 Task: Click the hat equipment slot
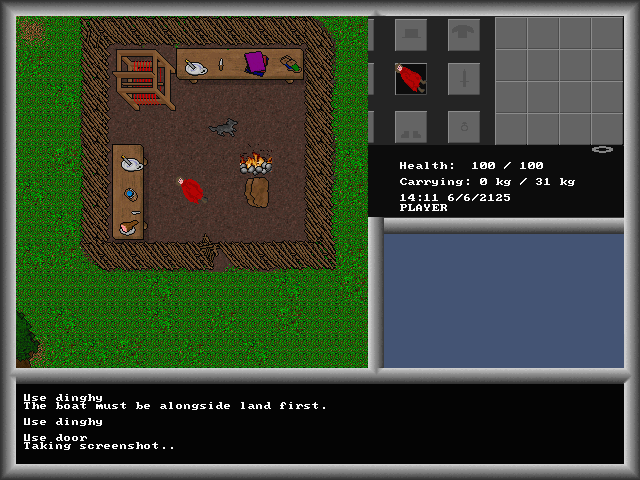coord(411,34)
